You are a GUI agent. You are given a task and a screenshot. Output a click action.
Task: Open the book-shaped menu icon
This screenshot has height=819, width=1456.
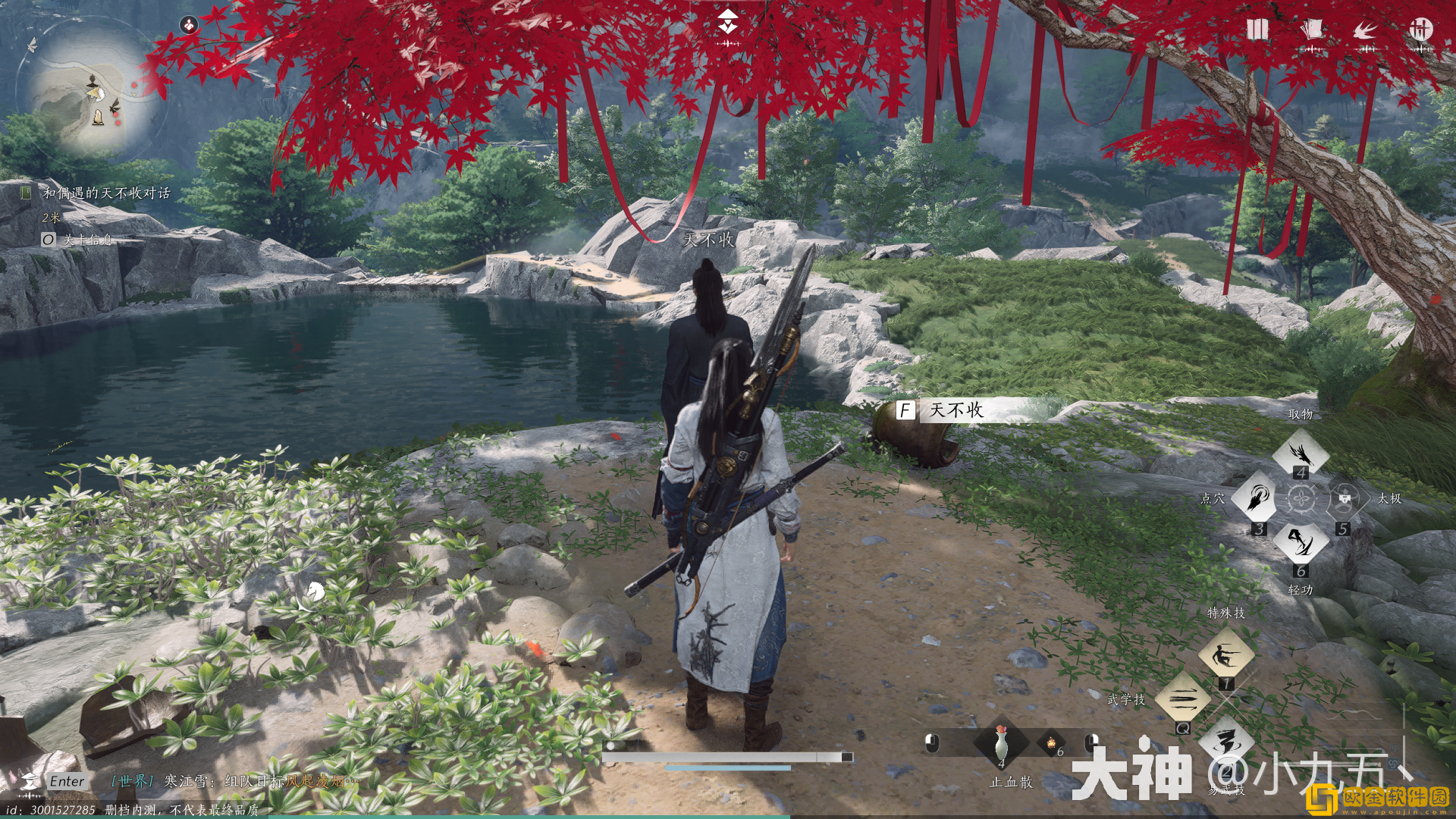(x=1257, y=30)
